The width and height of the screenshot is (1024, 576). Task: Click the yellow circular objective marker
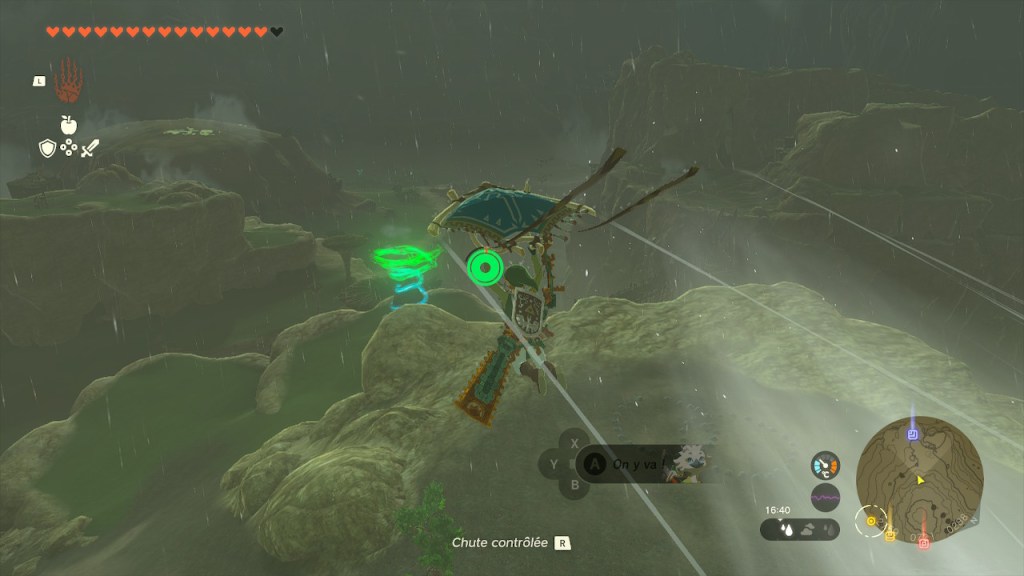[871, 521]
